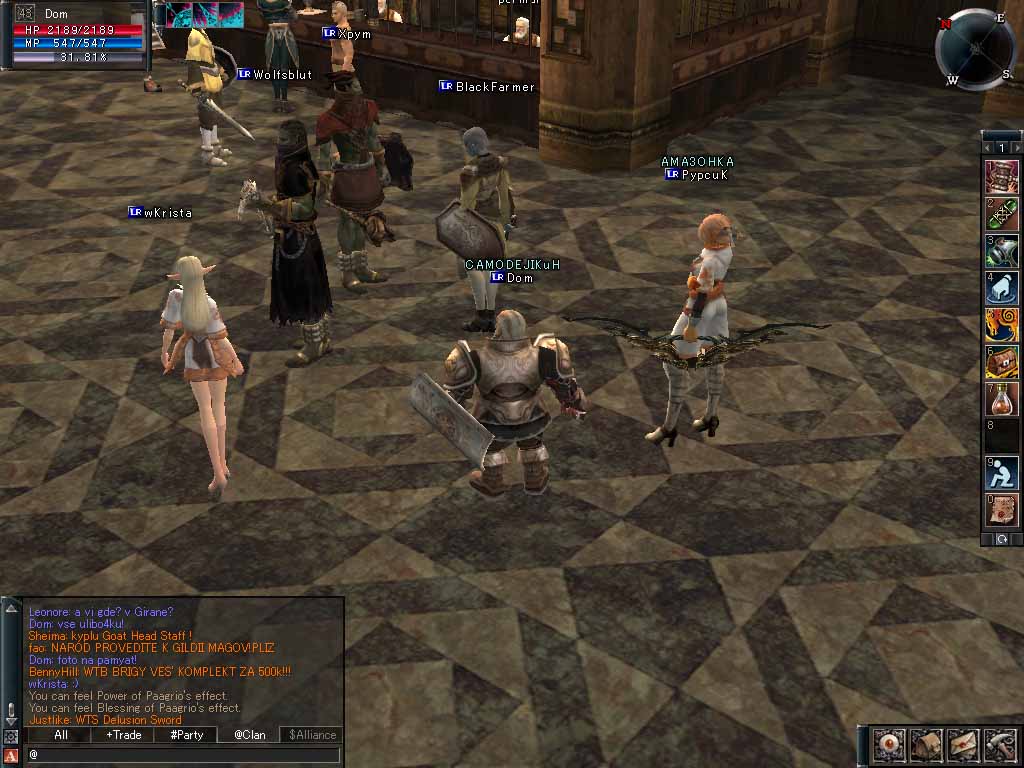Click the red A button beside chat input
Screen dimensions: 1024x768
(10, 754)
